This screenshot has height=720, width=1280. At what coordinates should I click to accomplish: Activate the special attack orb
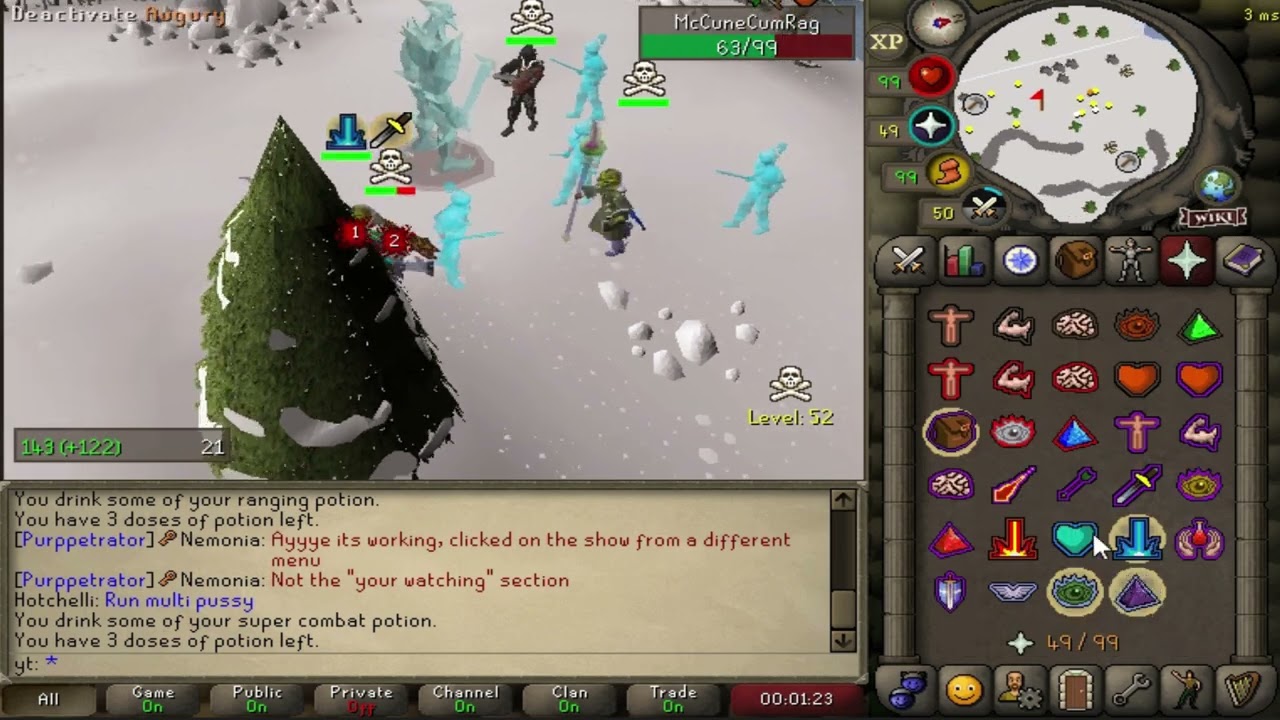click(x=985, y=209)
